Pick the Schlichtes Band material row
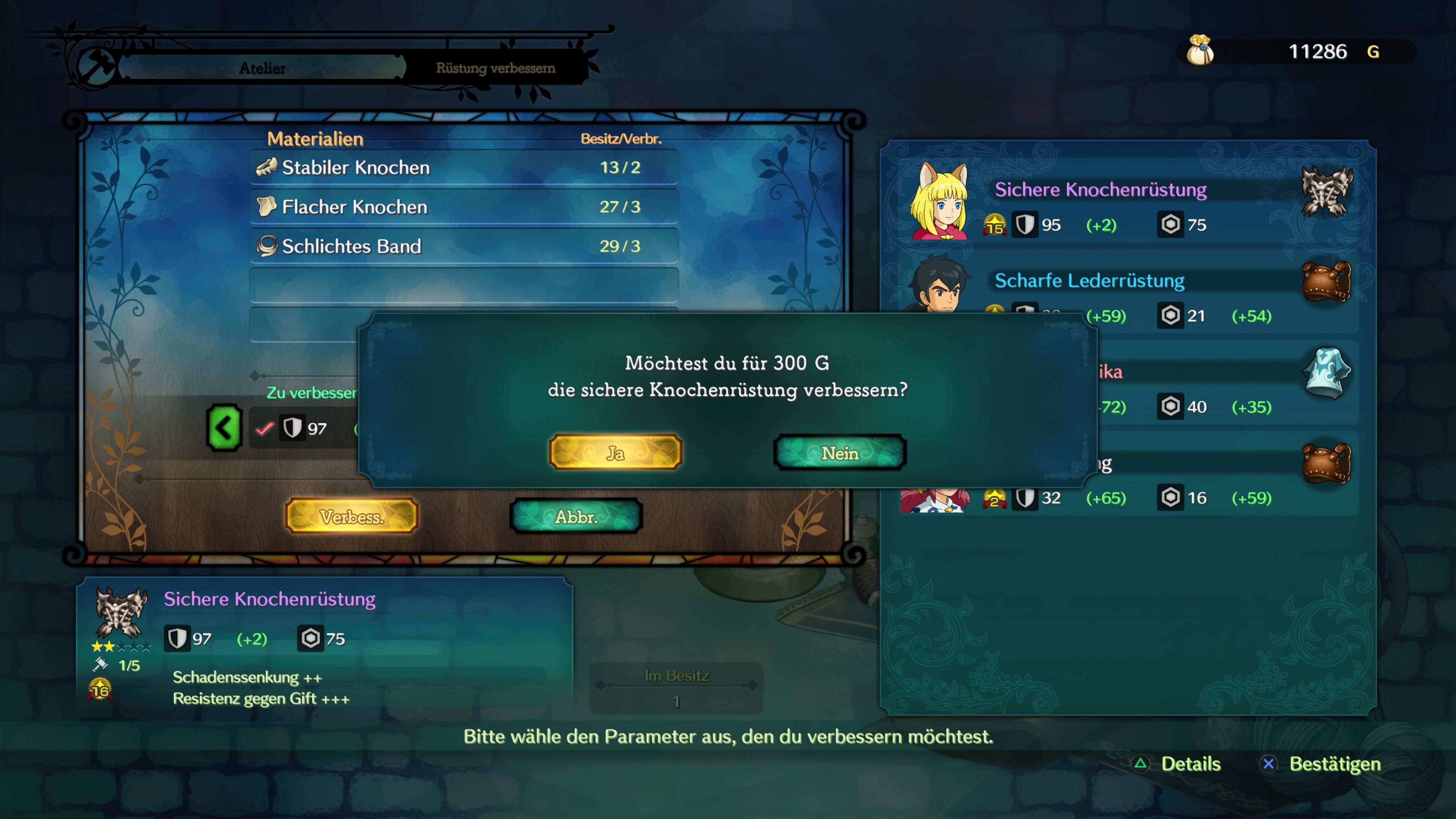The width and height of the screenshot is (1456, 819). [x=463, y=246]
